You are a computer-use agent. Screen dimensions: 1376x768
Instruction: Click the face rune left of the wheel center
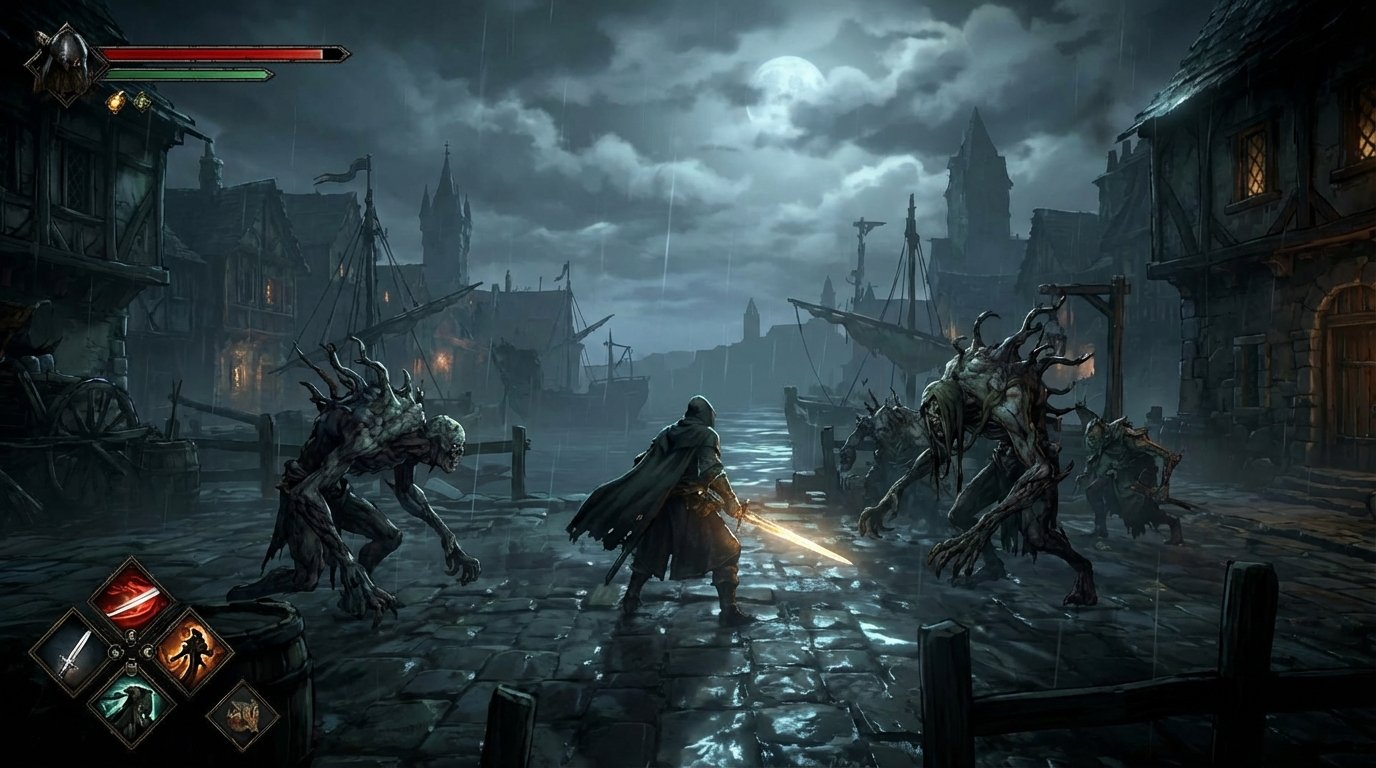point(114,652)
